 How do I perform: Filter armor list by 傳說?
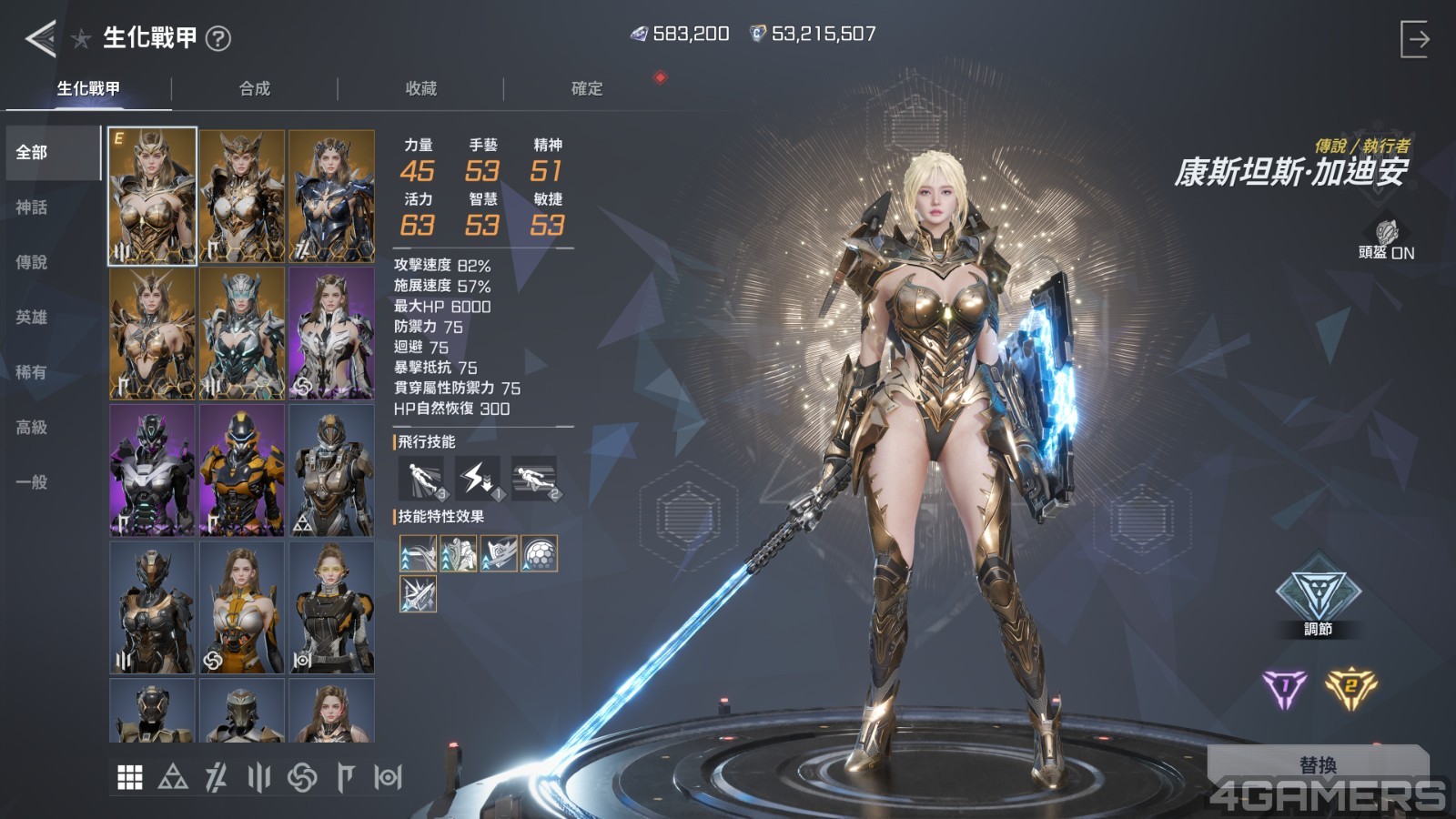tap(32, 262)
